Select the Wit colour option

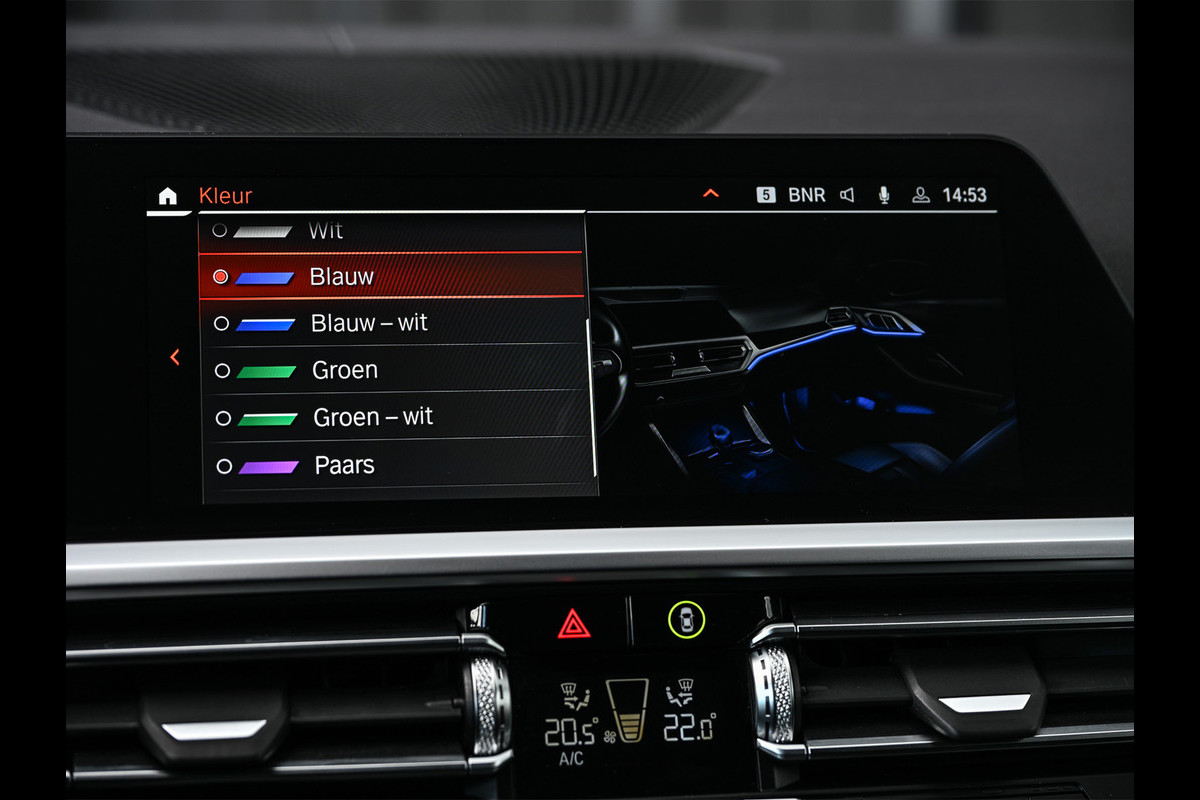coord(325,231)
